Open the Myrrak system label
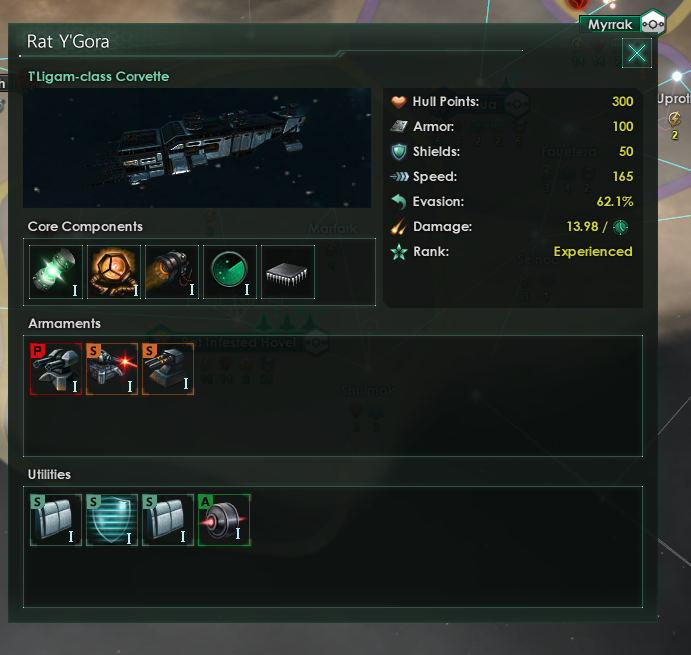 click(x=611, y=22)
